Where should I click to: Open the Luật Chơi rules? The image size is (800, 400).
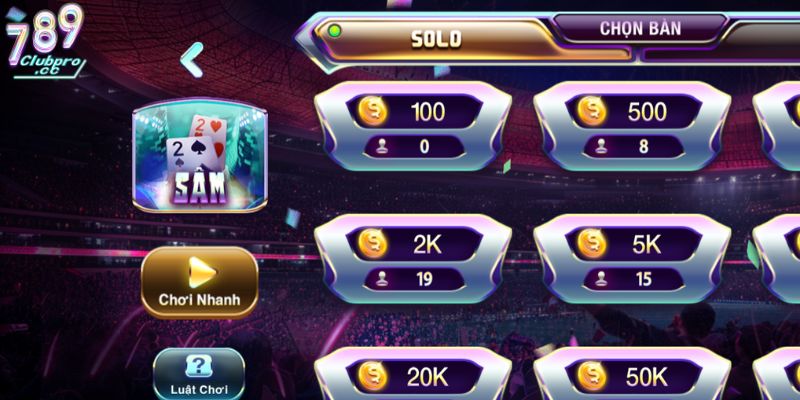(199, 374)
